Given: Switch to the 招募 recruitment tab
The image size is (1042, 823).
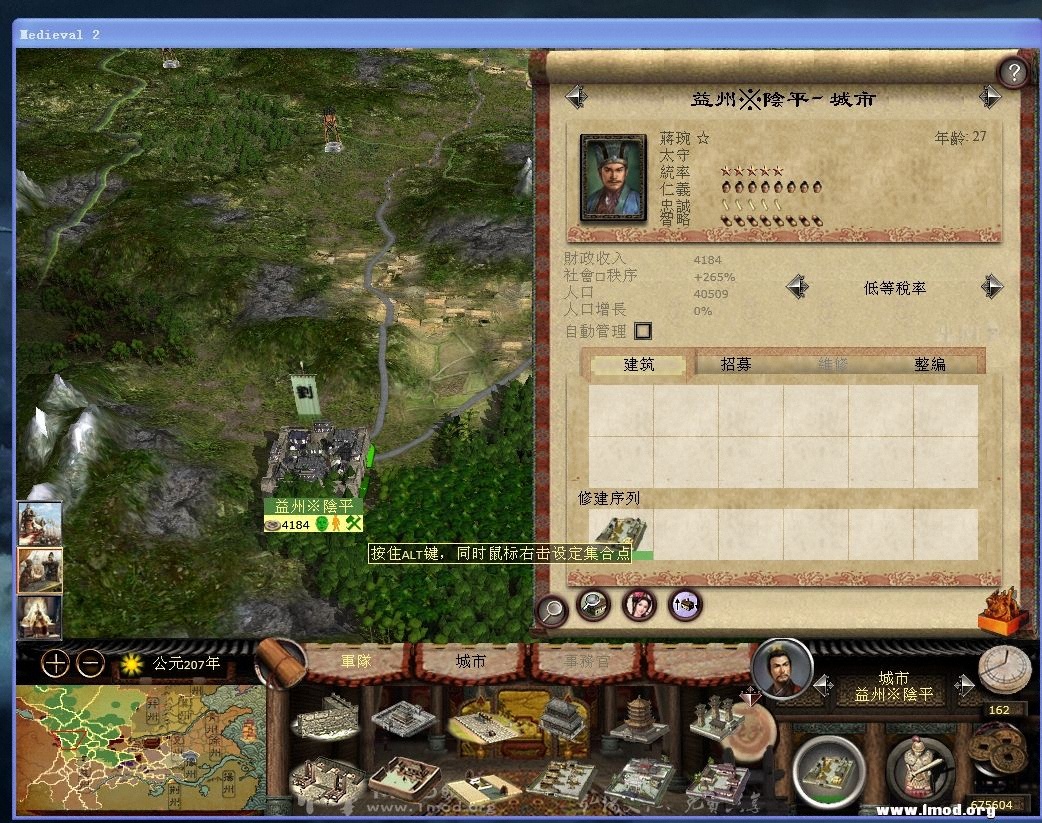Looking at the screenshot, I should click(736, 365).
